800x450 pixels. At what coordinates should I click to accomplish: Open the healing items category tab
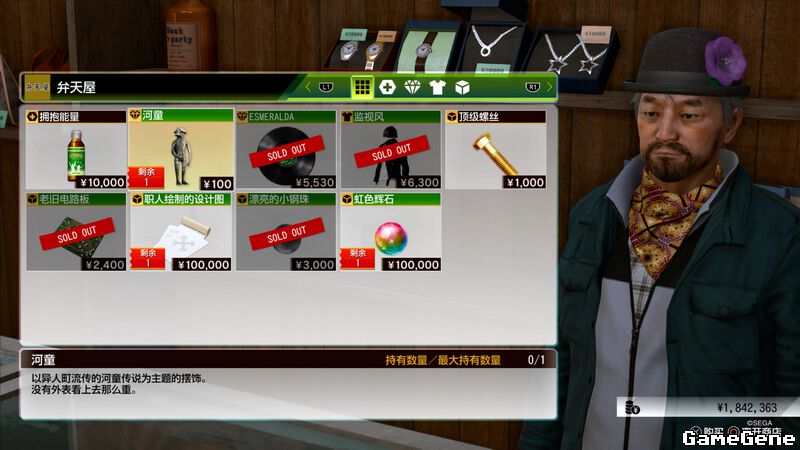pyautogui.click(x=388, y=87)
